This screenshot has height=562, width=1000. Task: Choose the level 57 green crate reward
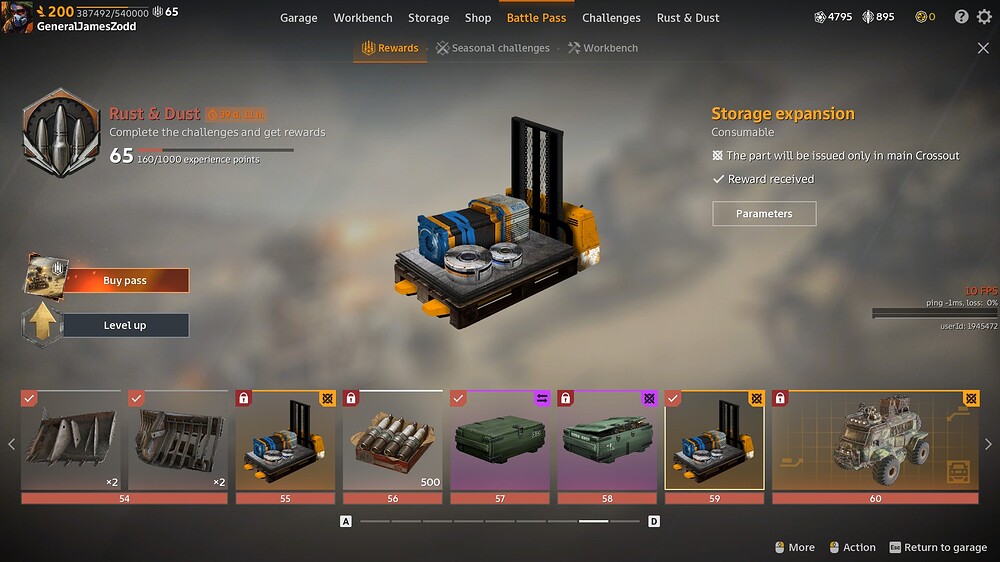pos(499,440)
